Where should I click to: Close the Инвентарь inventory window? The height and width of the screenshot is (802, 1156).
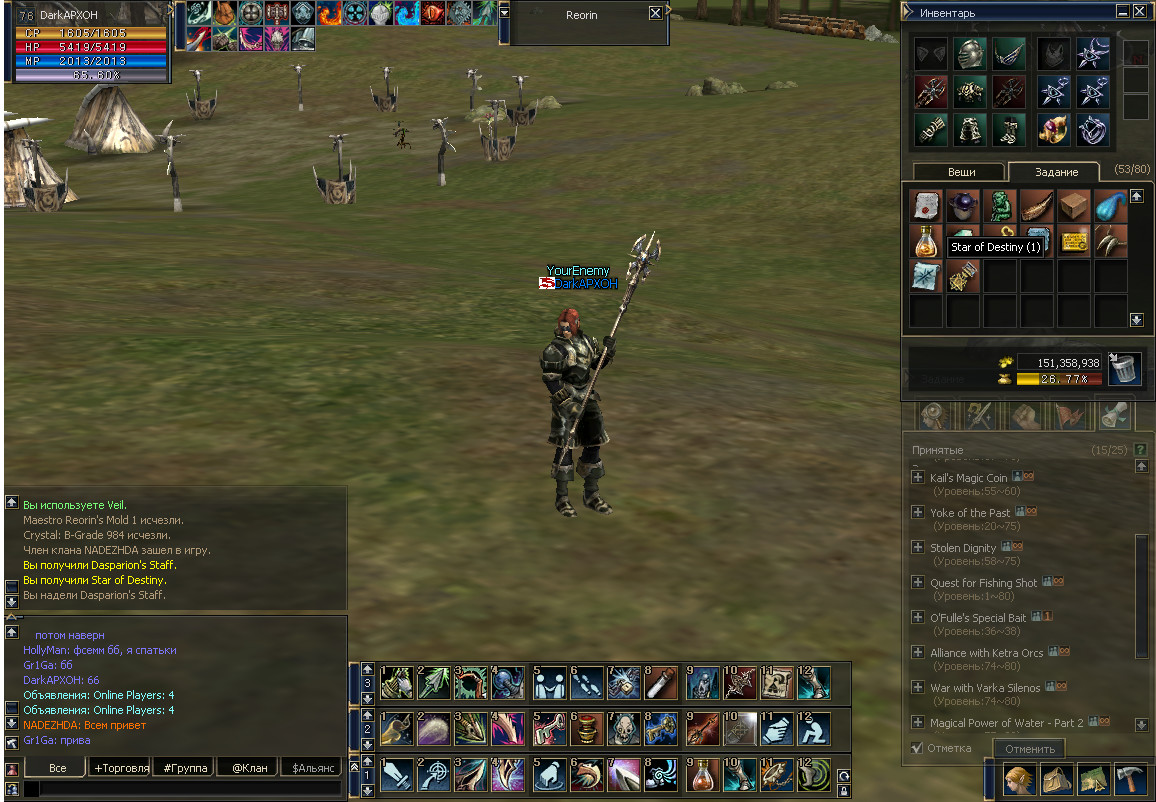tap(1141, 12)
